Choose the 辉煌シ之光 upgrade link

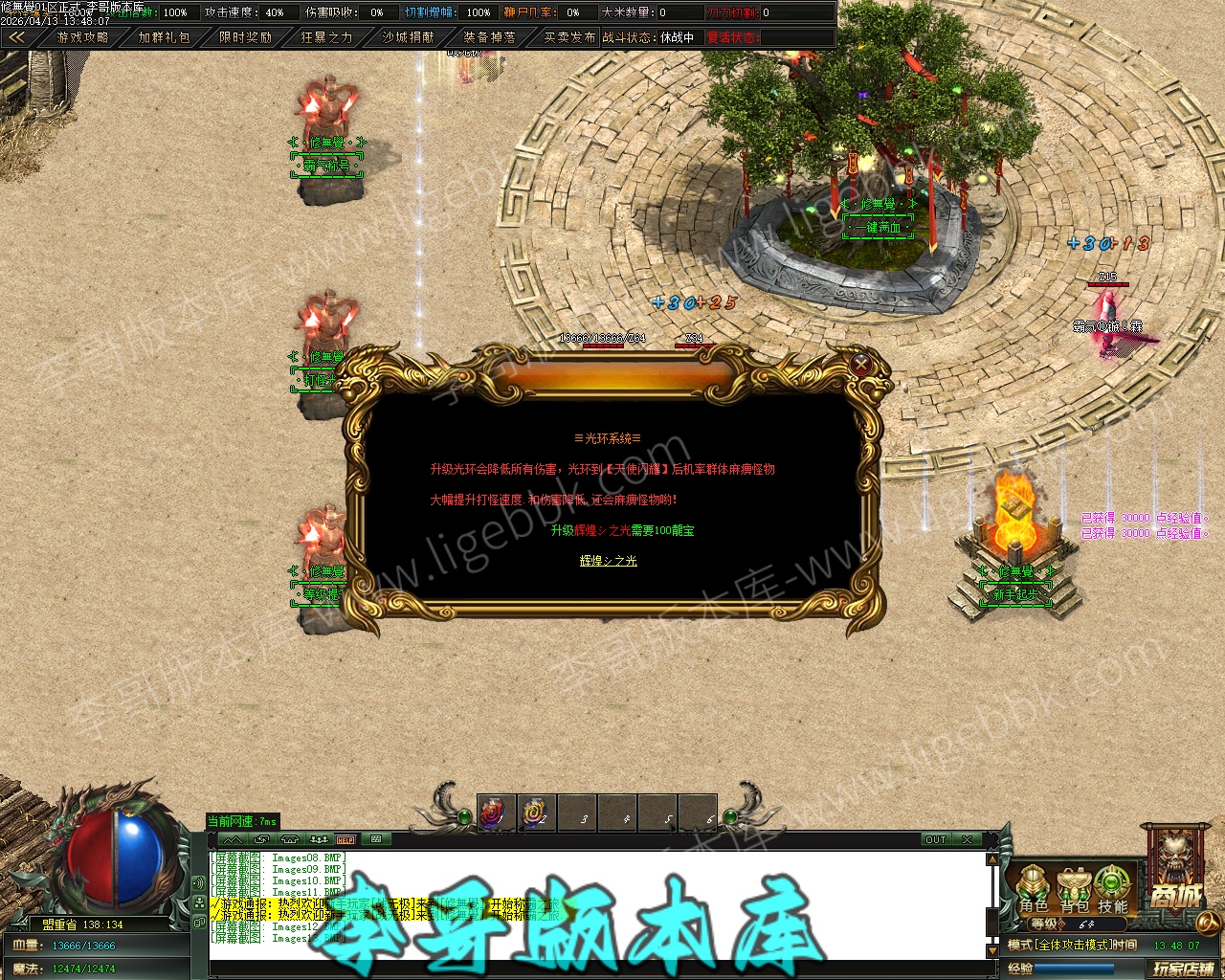(x=608, y=561)
